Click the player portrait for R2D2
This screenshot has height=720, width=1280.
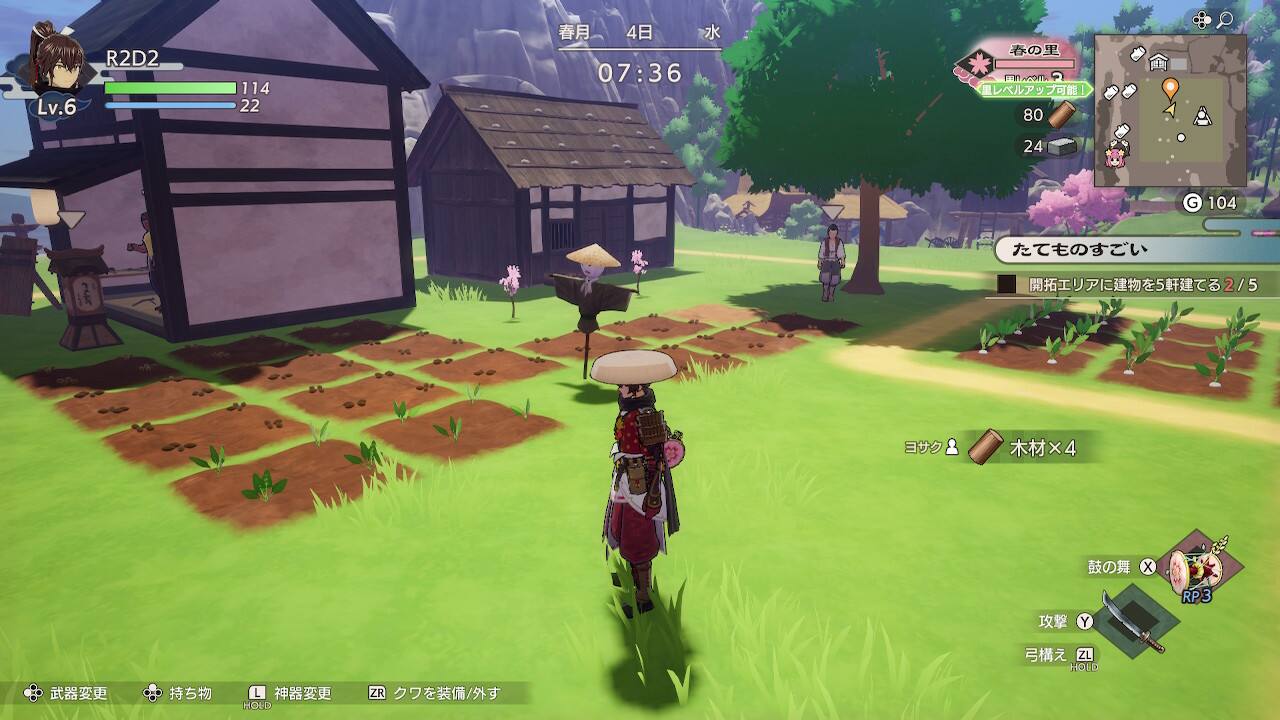coord(57,62)
